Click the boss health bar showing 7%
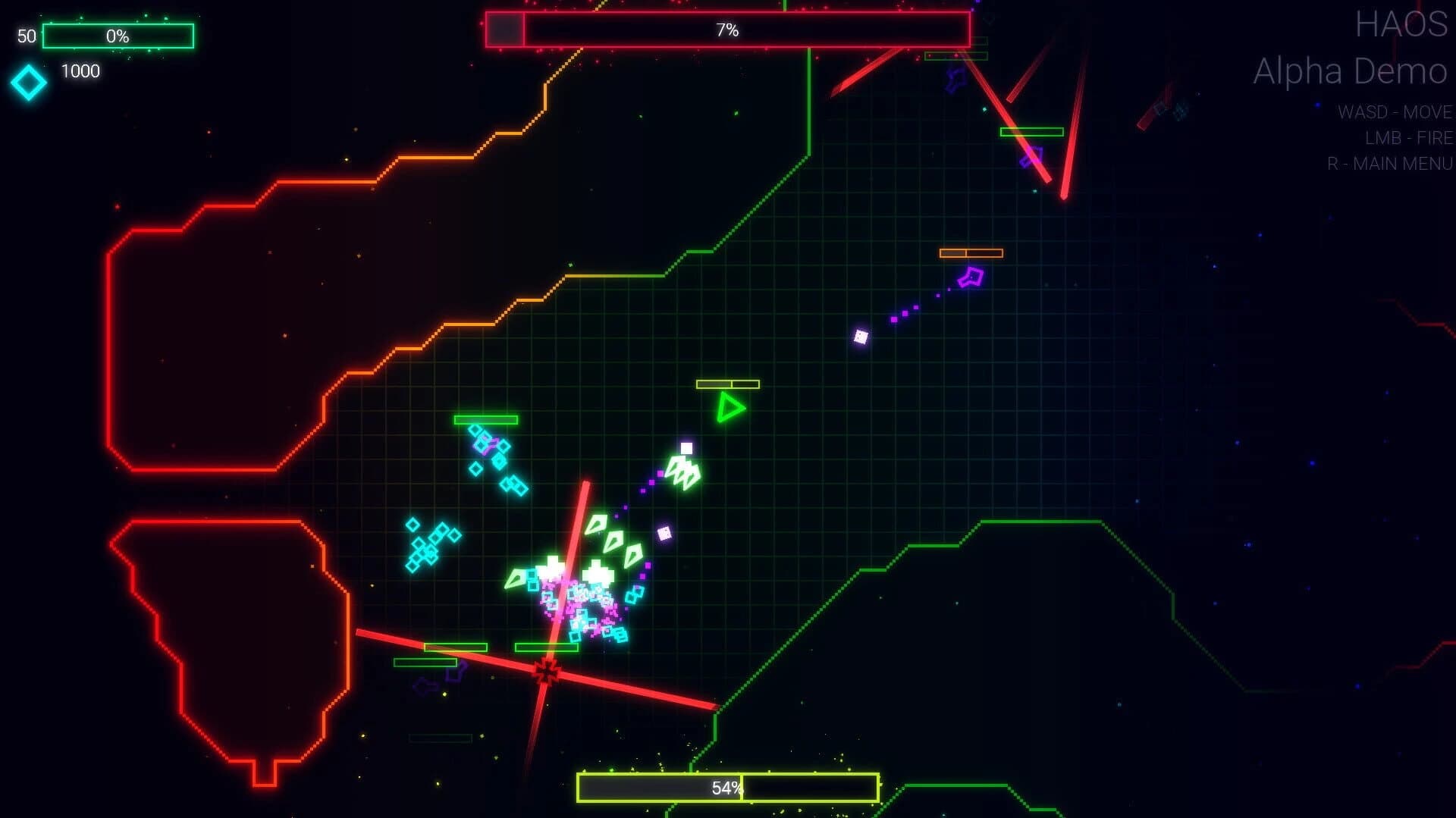Screen dimensions: 1456x818 tap(727, 30)
